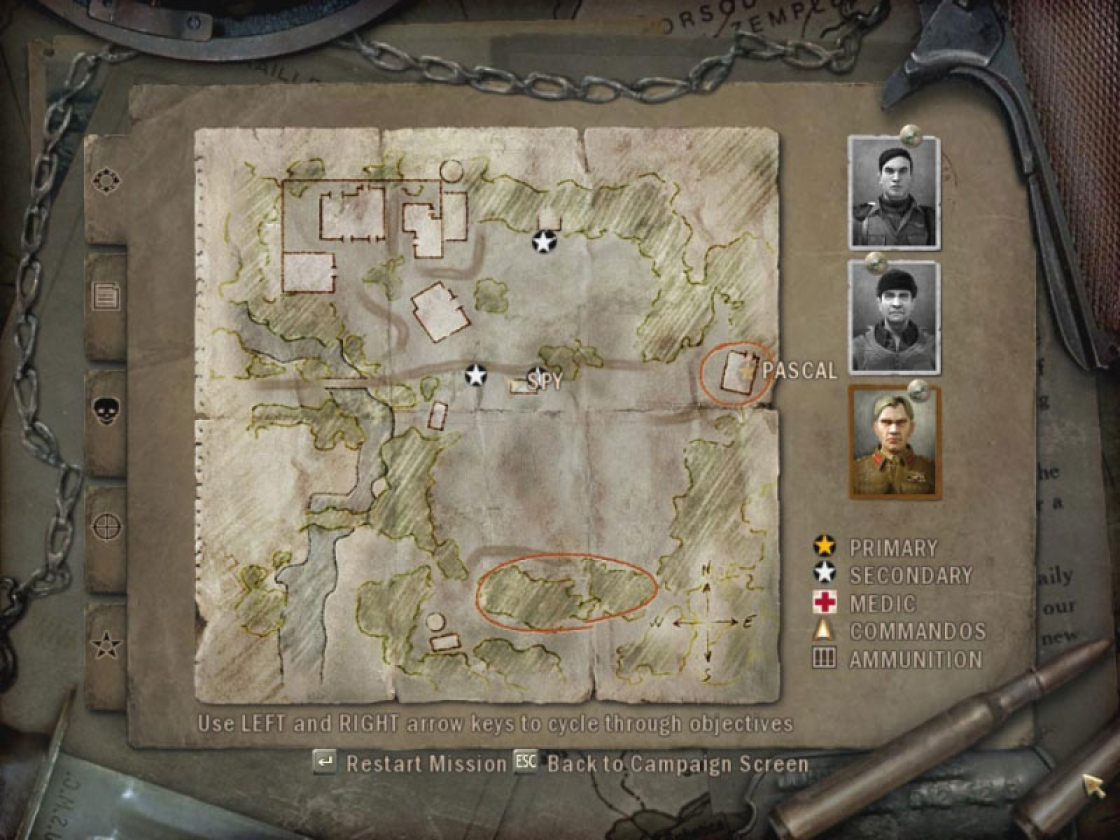Select the northern secondary star marker
Screen dimensions: 1120x840
click(x=543, y=241)
